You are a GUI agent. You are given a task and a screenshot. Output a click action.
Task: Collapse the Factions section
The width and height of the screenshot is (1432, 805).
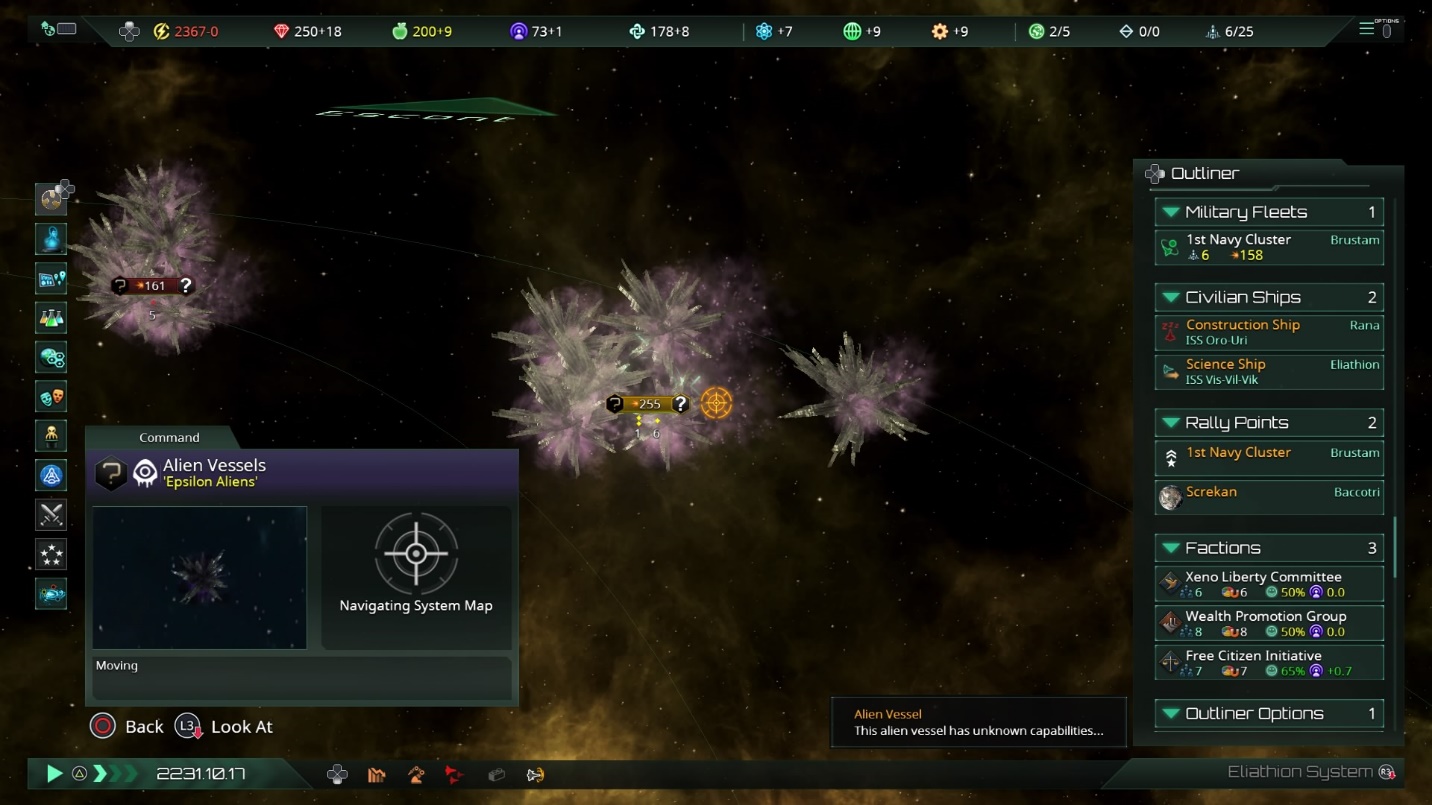1171,548
